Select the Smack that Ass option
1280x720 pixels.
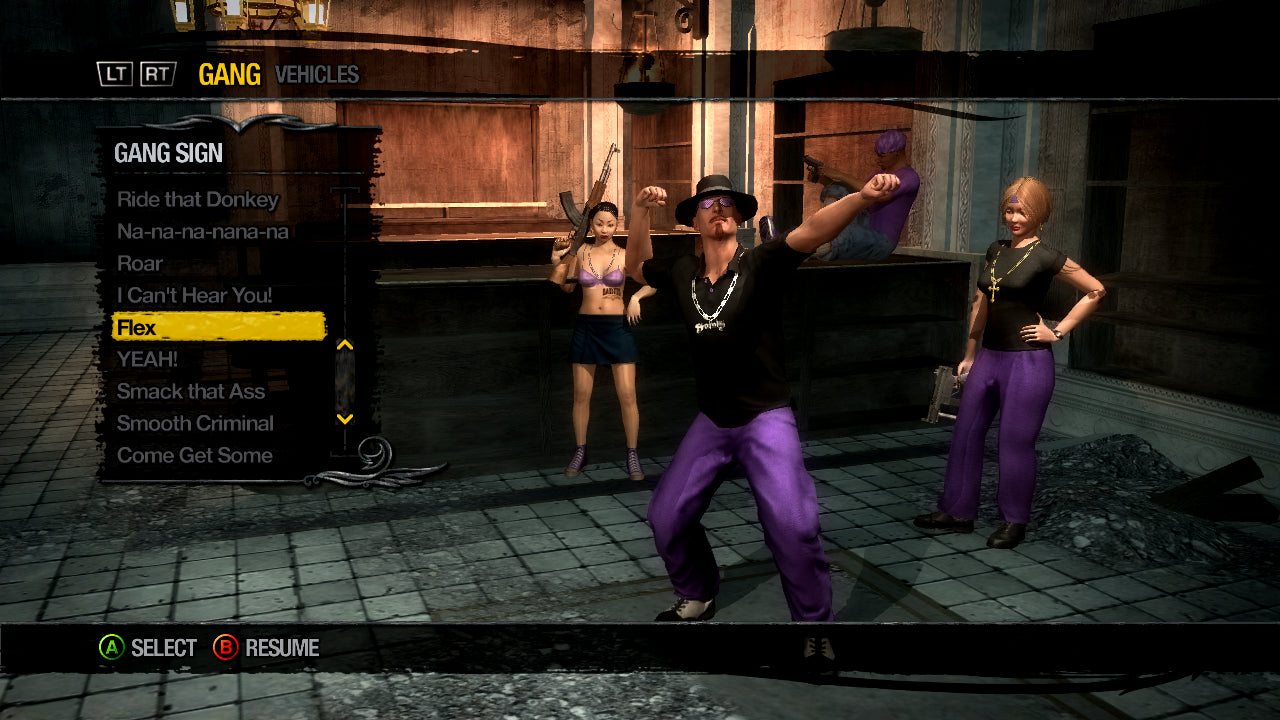[x=191, y=391]
